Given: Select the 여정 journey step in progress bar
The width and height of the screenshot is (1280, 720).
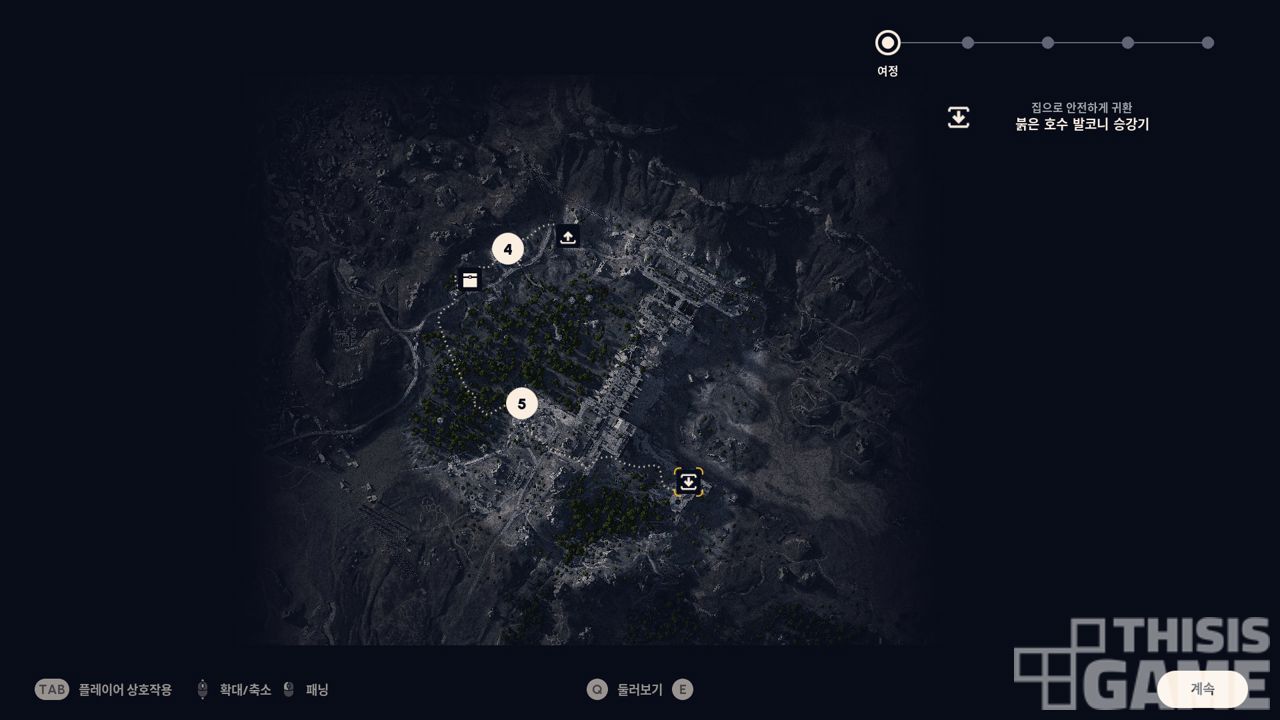Looking at the screenshot, I should coord(887,43).
